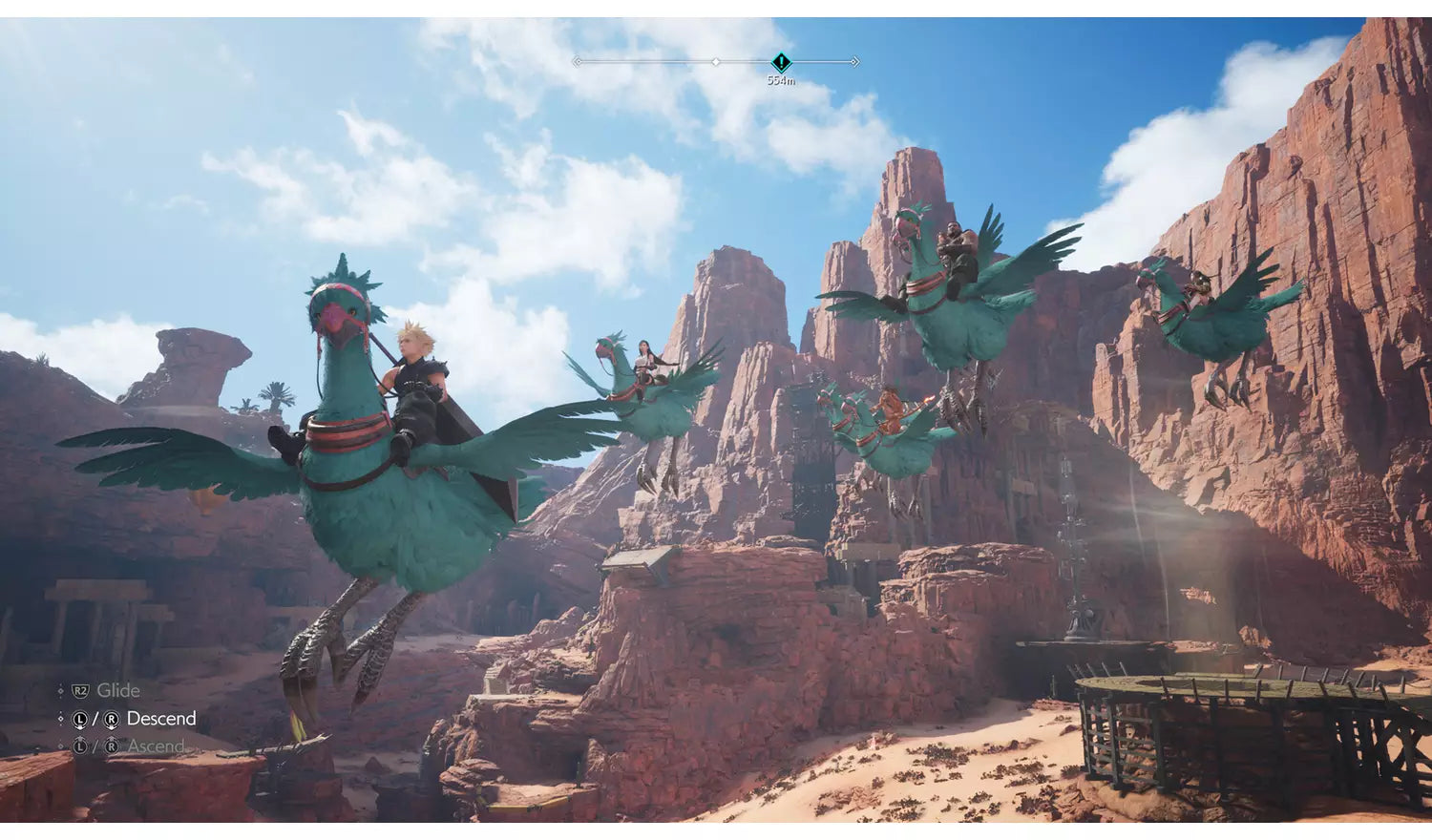Select the Glide control hint entry

[x=119, y=690]
